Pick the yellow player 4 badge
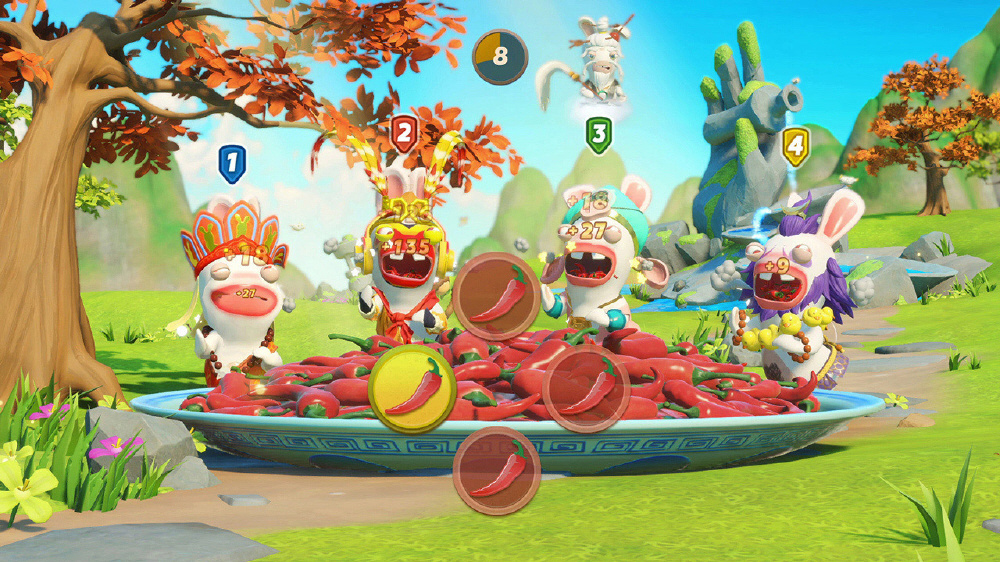Screen dimensions: 1000x562 (x=795, y=146)
